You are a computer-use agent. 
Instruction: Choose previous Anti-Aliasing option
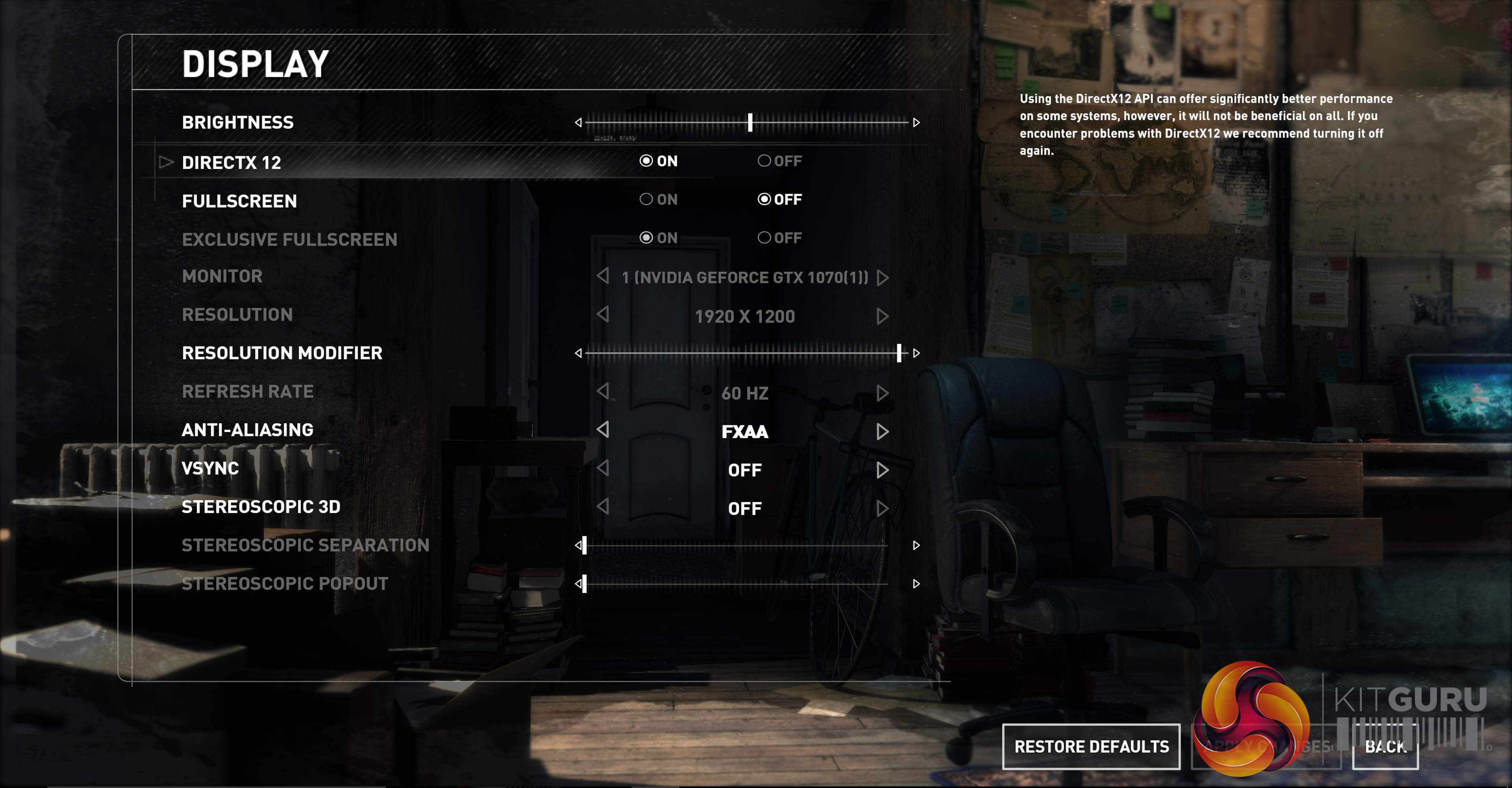click(x=603, y=430)
